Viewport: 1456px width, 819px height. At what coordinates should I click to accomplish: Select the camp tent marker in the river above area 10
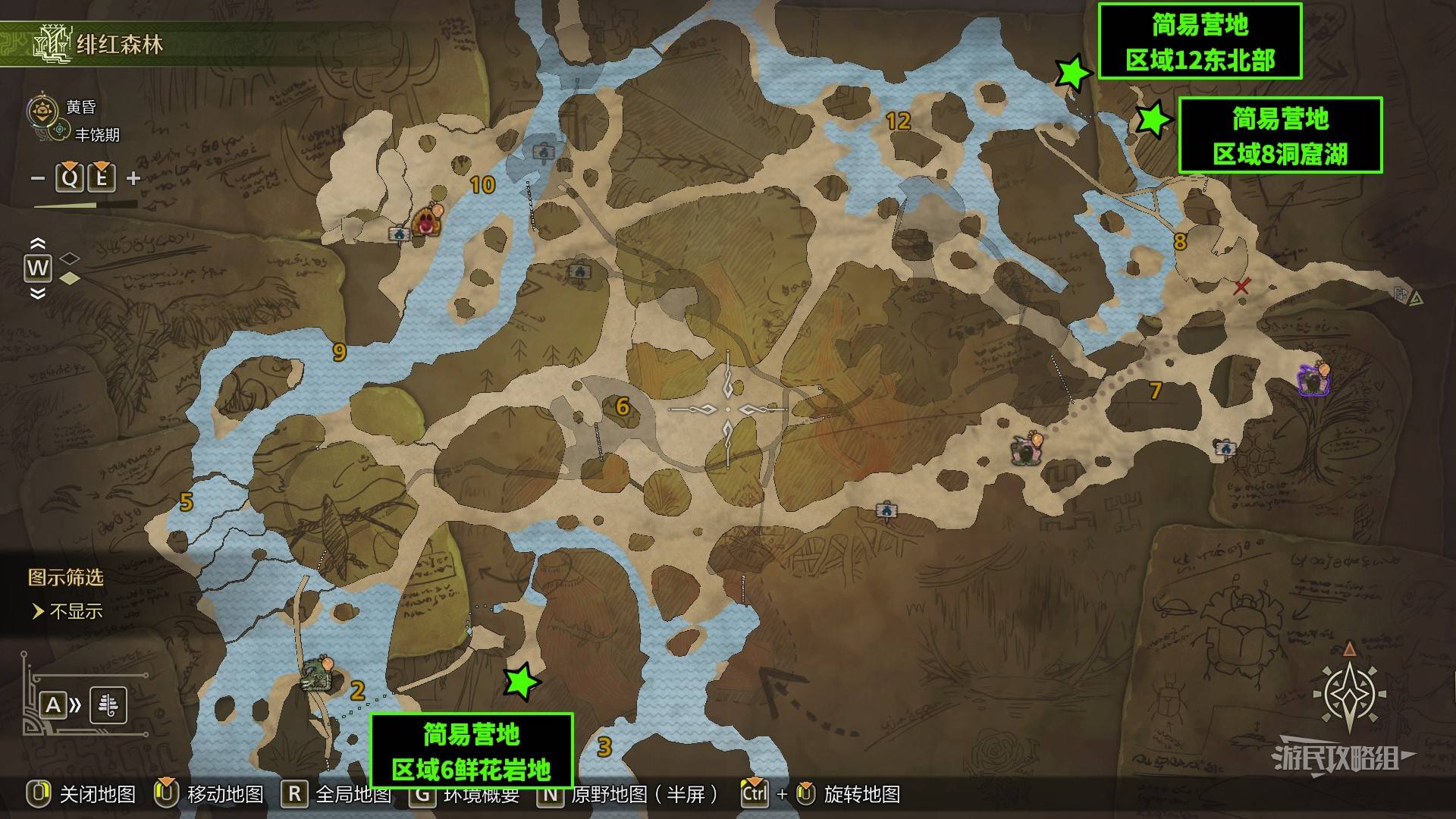(544, 152)
